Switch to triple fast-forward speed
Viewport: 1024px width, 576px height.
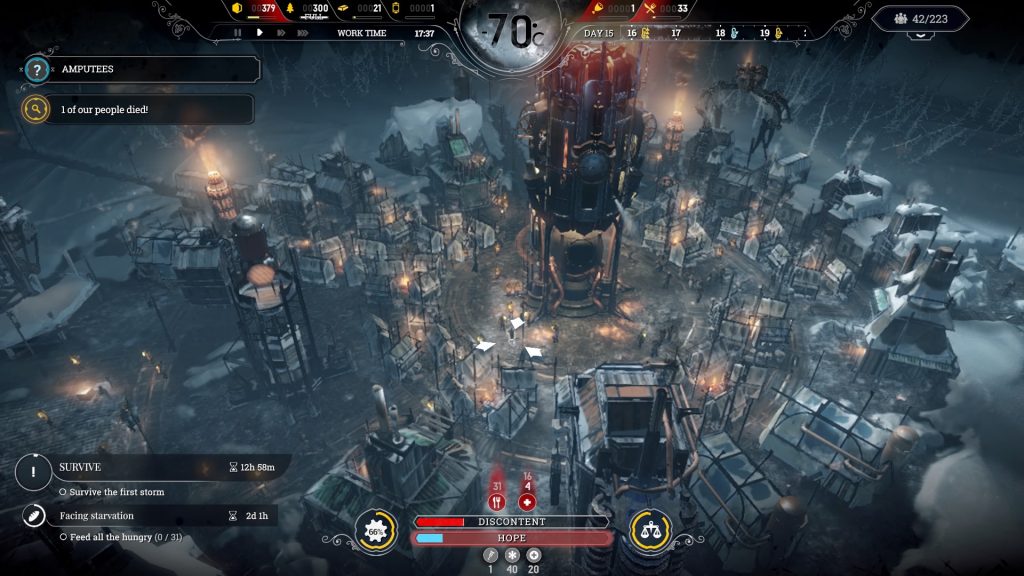(303, 33)
